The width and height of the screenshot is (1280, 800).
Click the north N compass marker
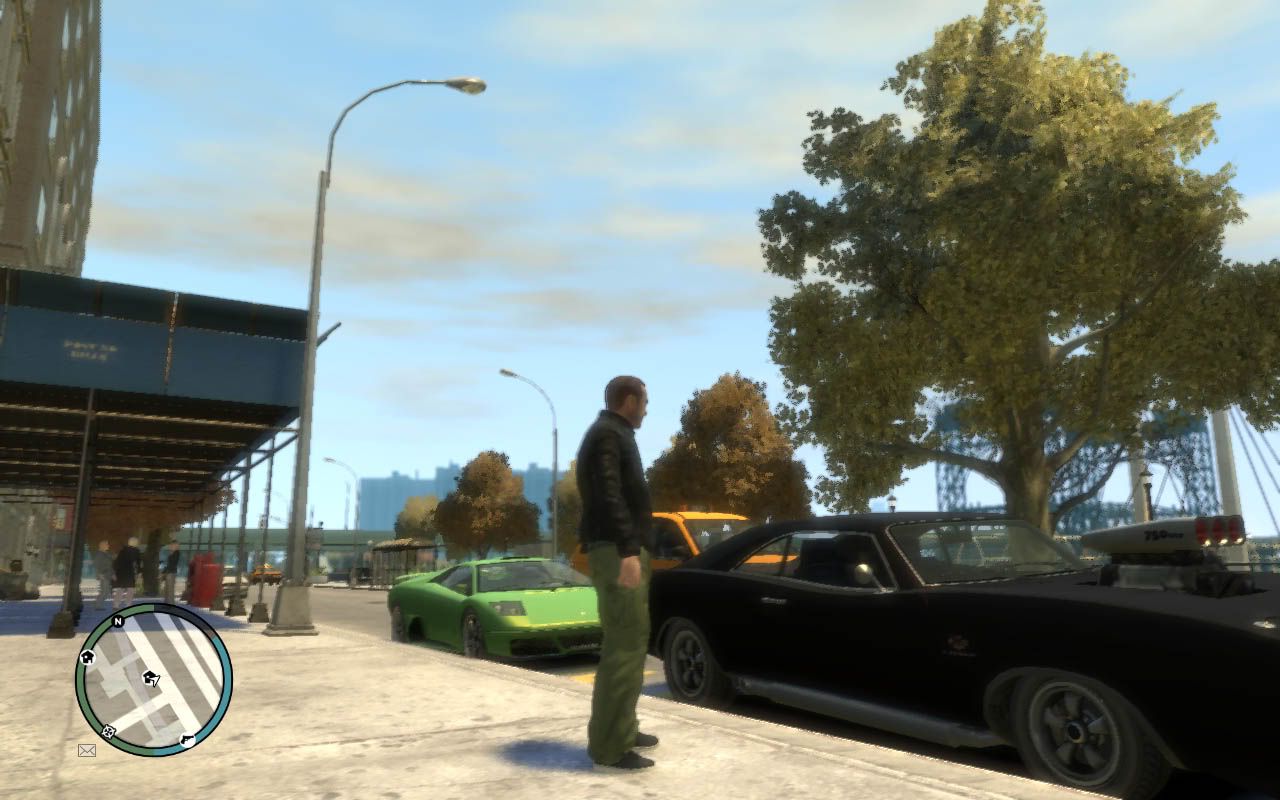117,621
